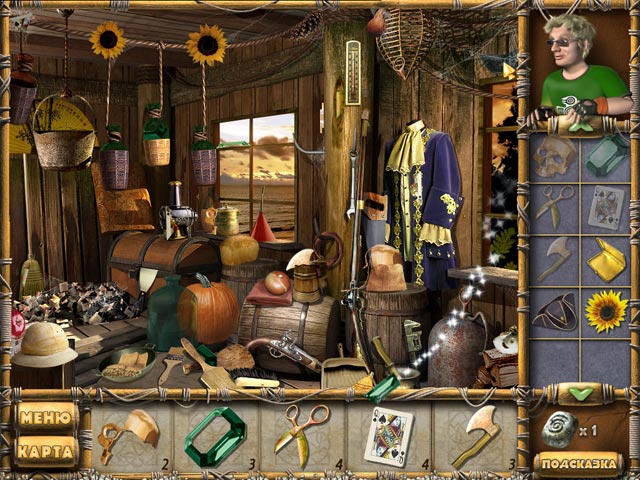640x480 pixels.
Task: Choose the pirate tricorn hat side slot
Action: 554,312
